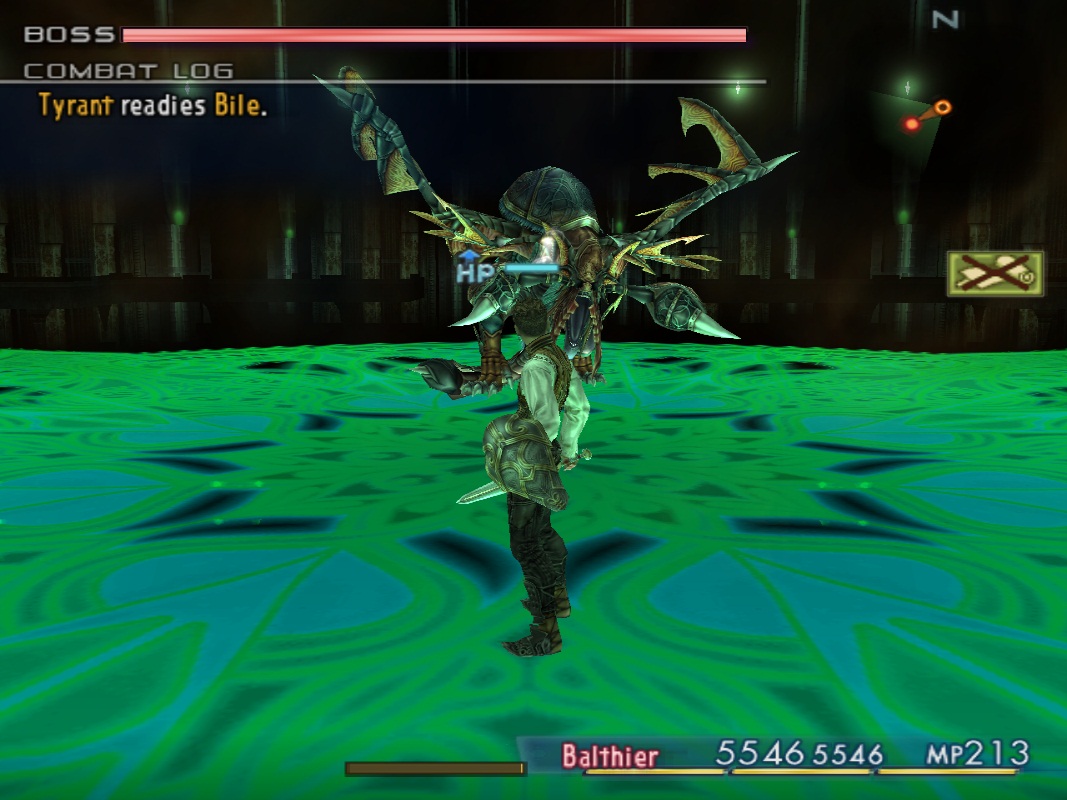Select the crossed-out map icon
This screenshot has width=1067, height=800.
click(x=995, y=273)
